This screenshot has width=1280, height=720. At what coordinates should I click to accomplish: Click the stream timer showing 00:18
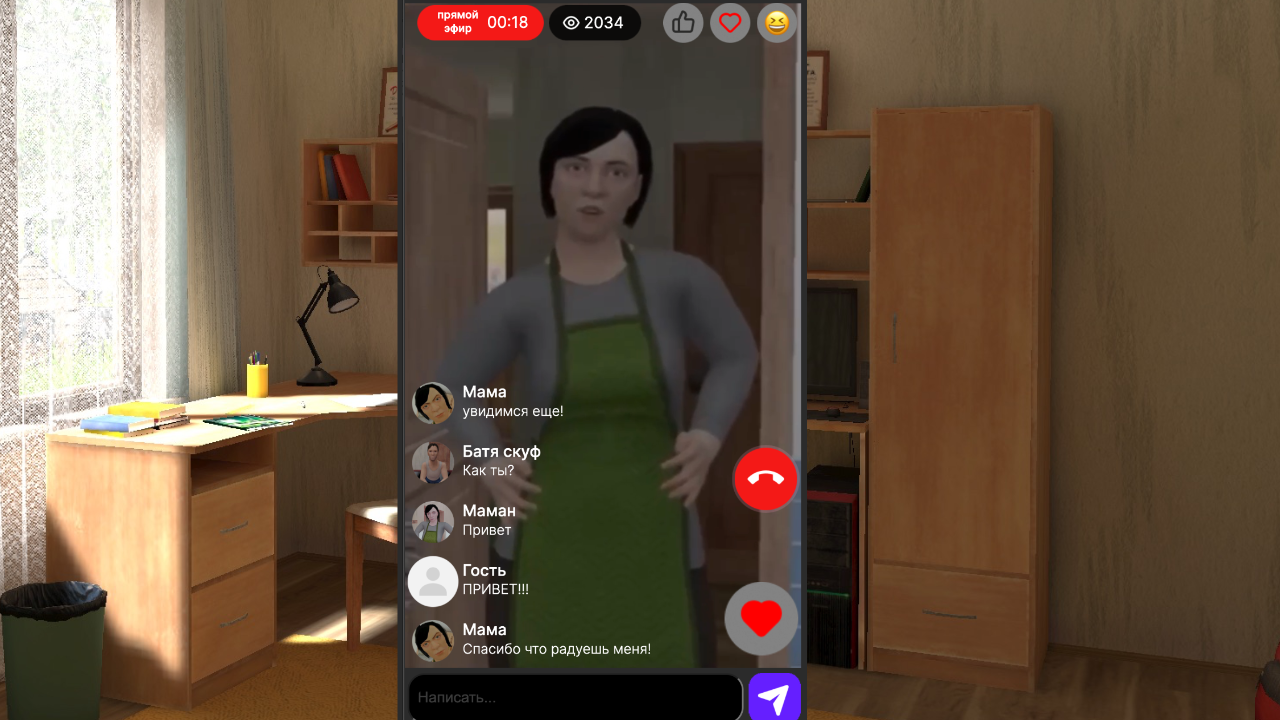click(x=508, y=22)
